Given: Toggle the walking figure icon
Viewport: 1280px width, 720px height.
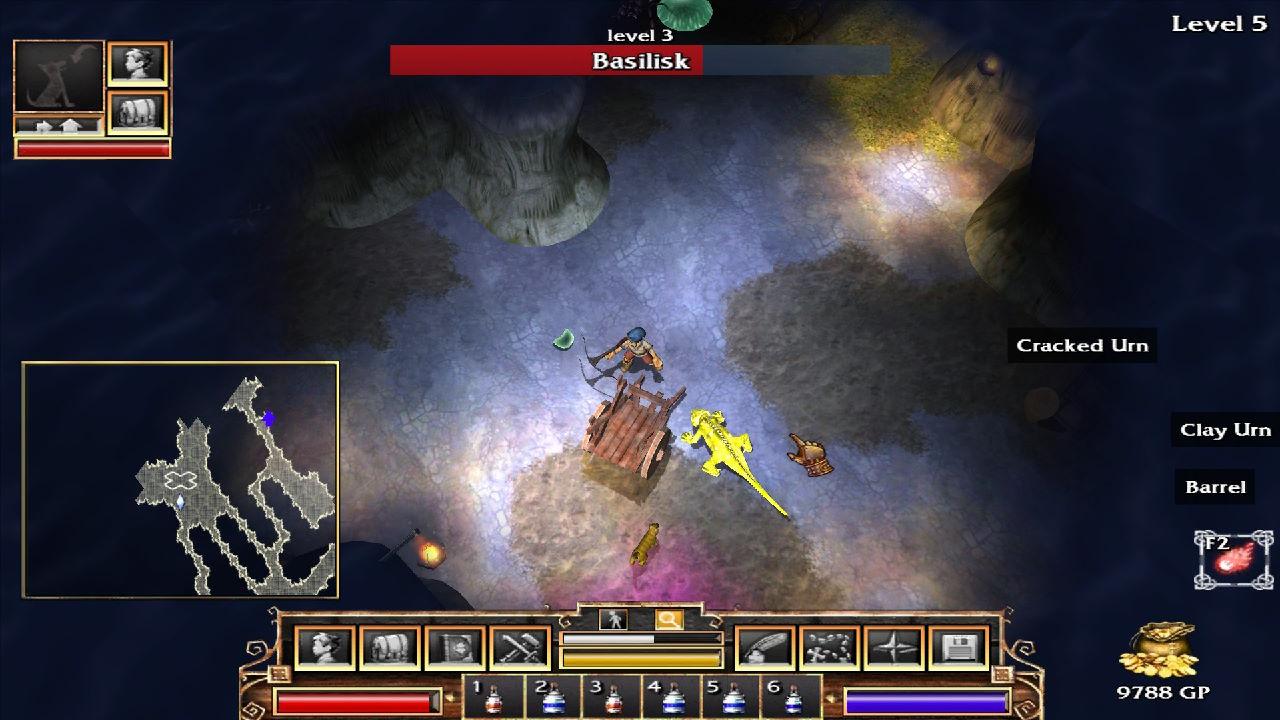Looking at the screenshot, I should pyautogui.click(x=613, y=620).
